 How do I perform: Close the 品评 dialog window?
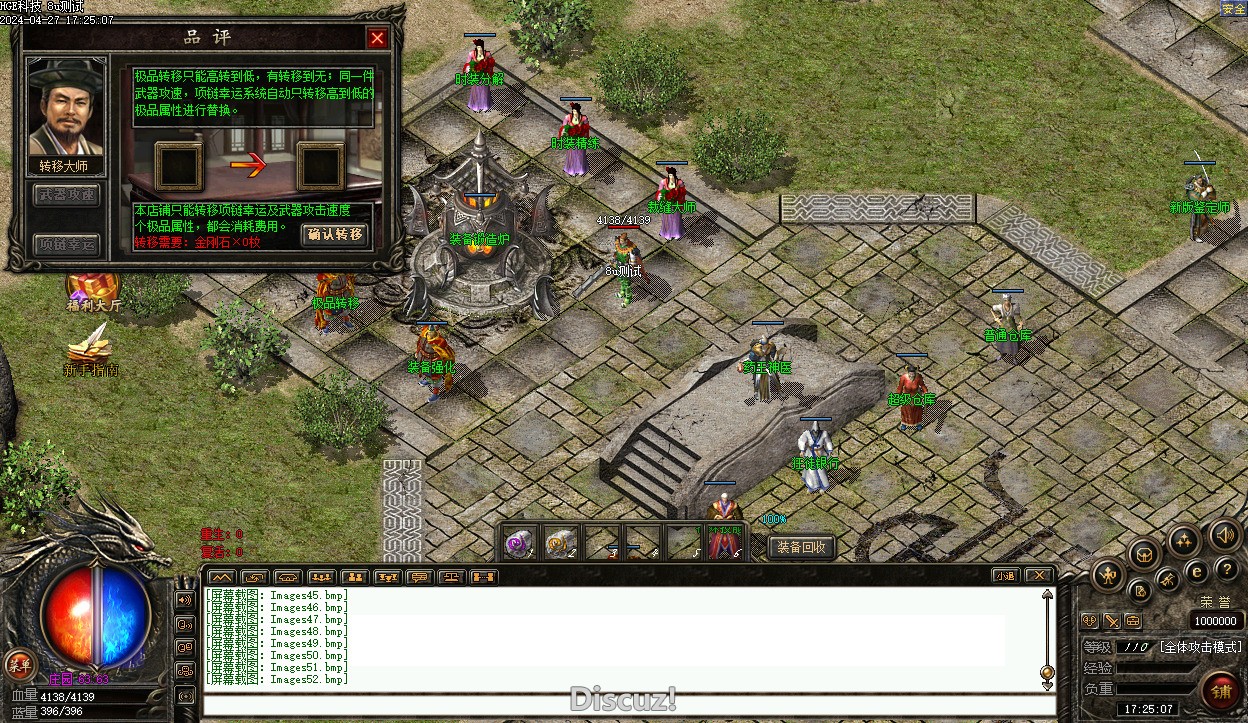[377, 38]
